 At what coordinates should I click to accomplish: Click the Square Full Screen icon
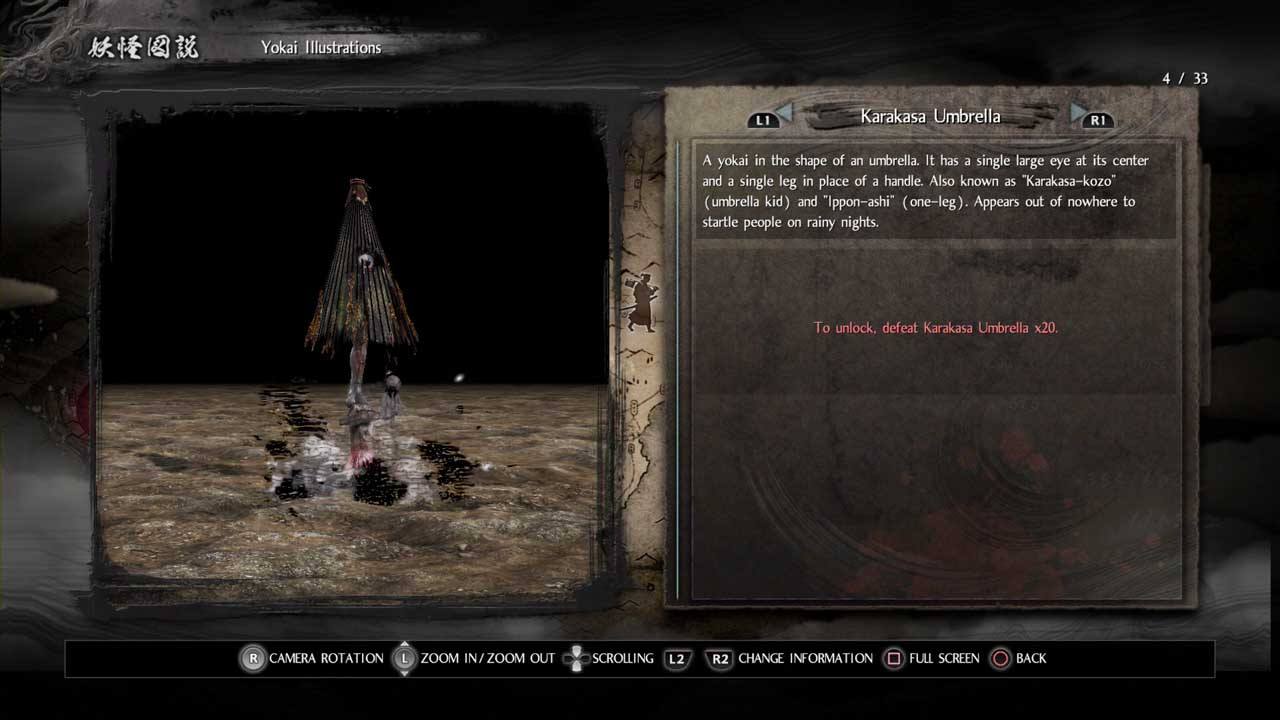895,658
